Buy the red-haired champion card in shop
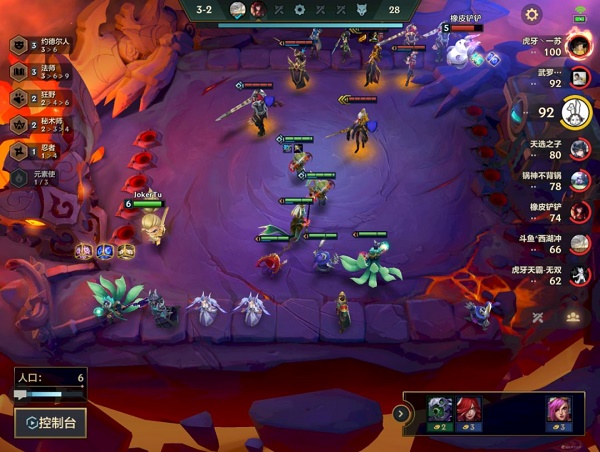The width and height of the screenshot is (600, 452). tap(469, 413)
